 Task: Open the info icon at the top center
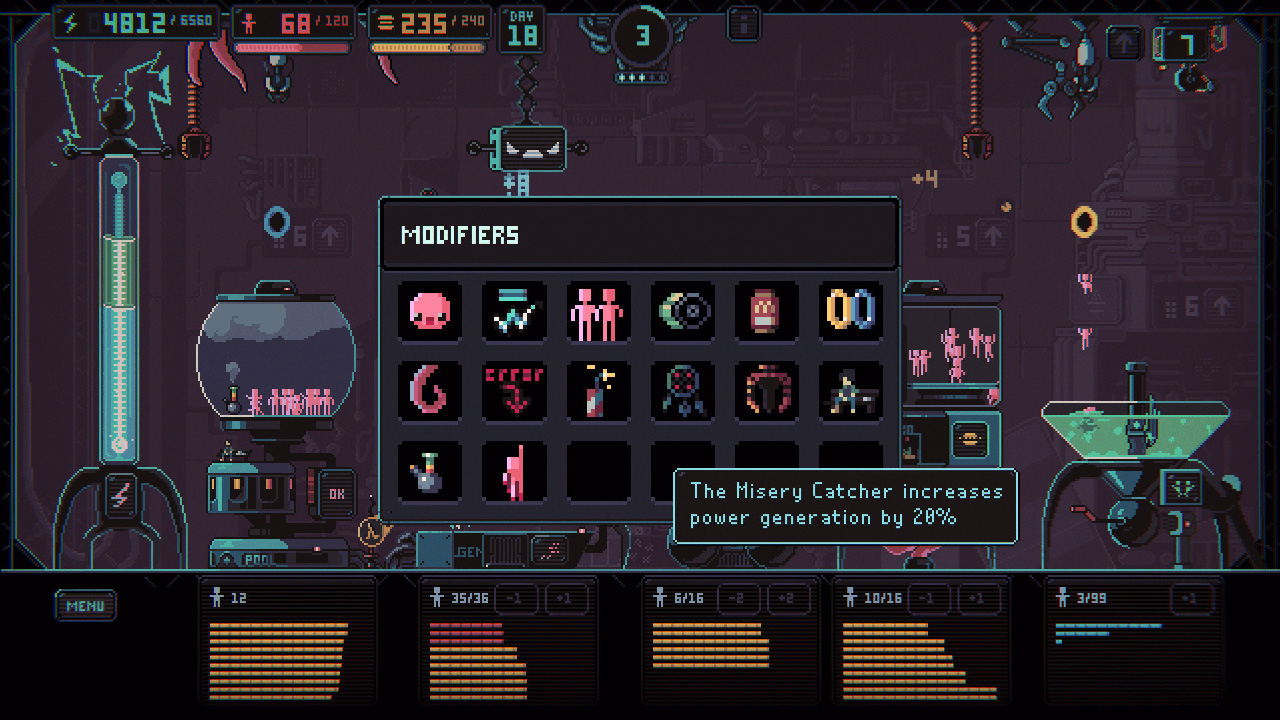point(743,22)
